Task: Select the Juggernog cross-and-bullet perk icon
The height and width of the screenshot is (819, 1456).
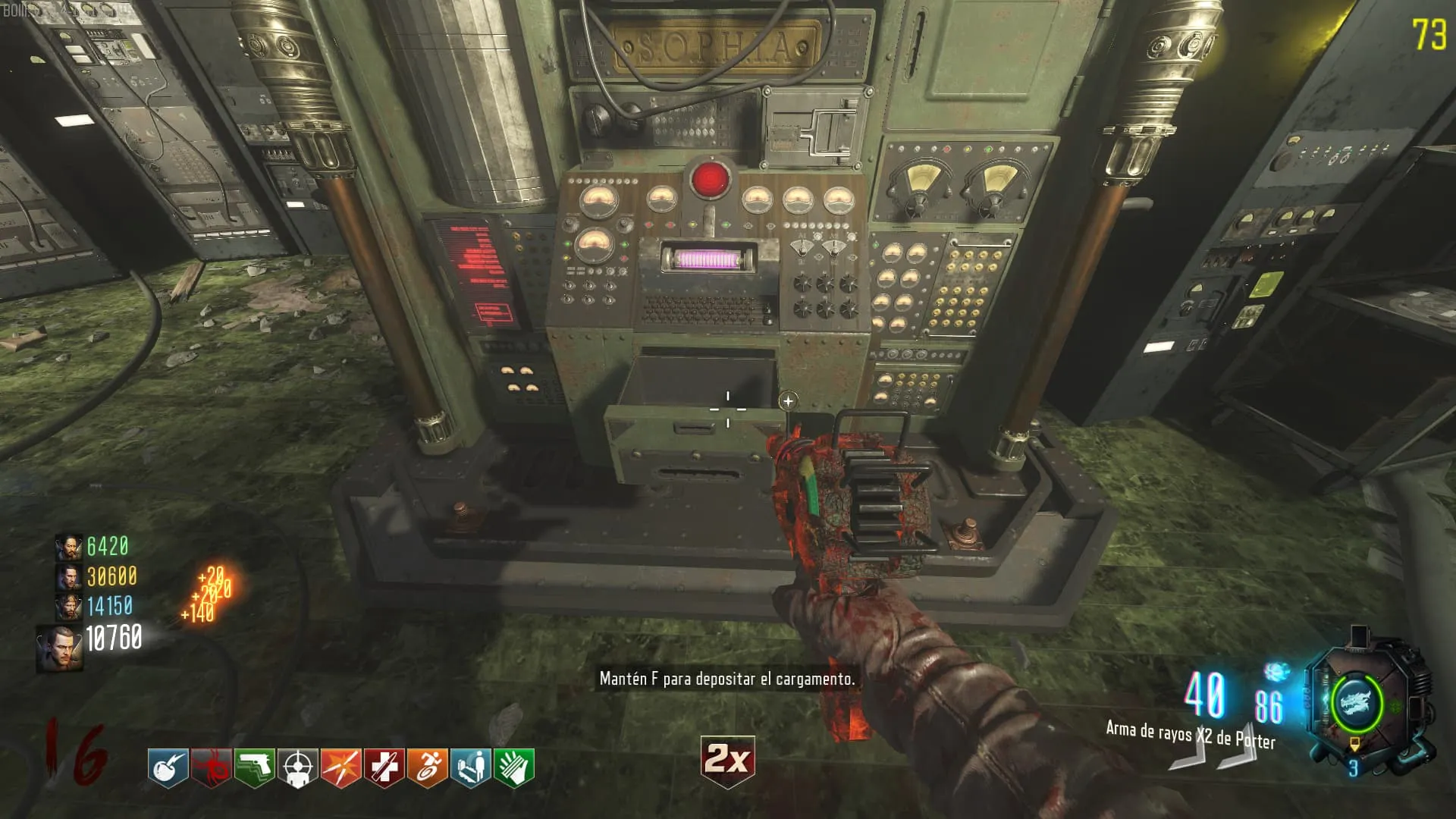Action: tap(384, 767)
